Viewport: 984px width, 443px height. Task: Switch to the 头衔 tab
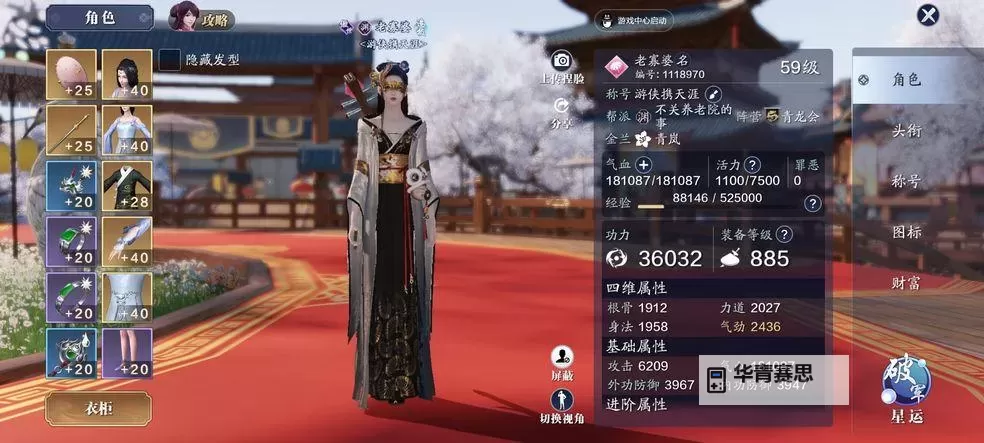(905, 130)
